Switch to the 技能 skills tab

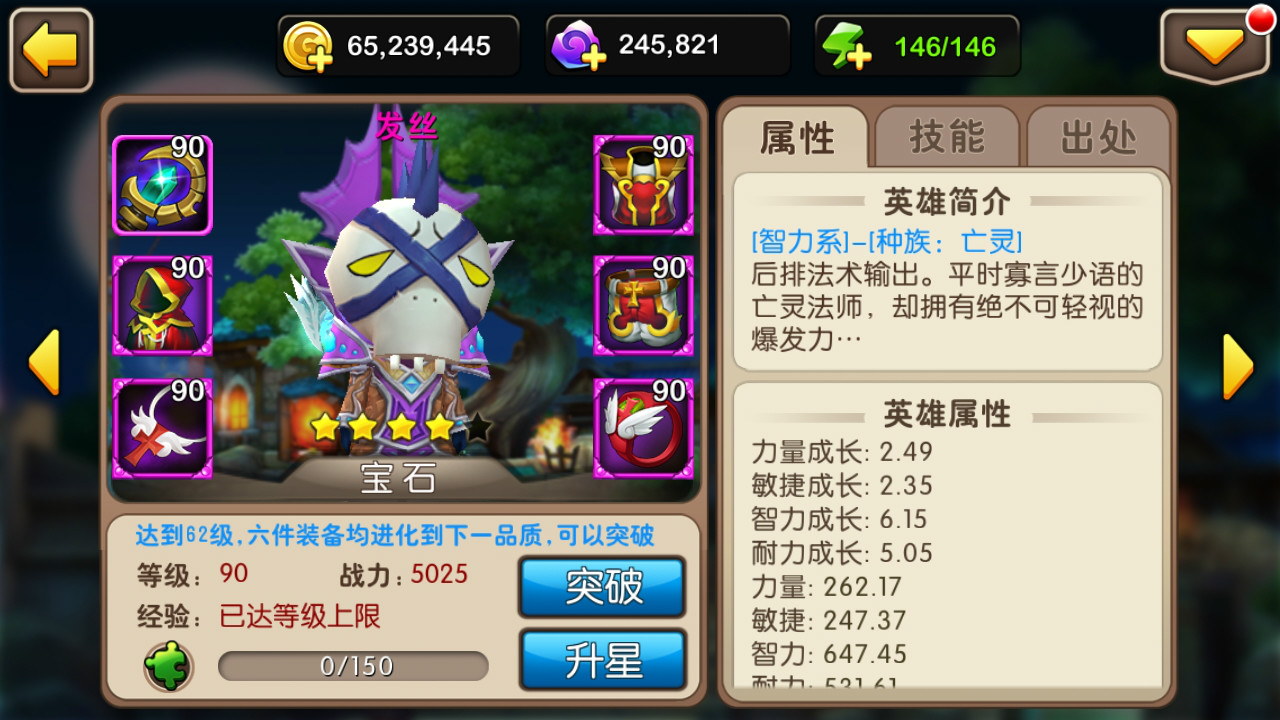pos(946,139)
